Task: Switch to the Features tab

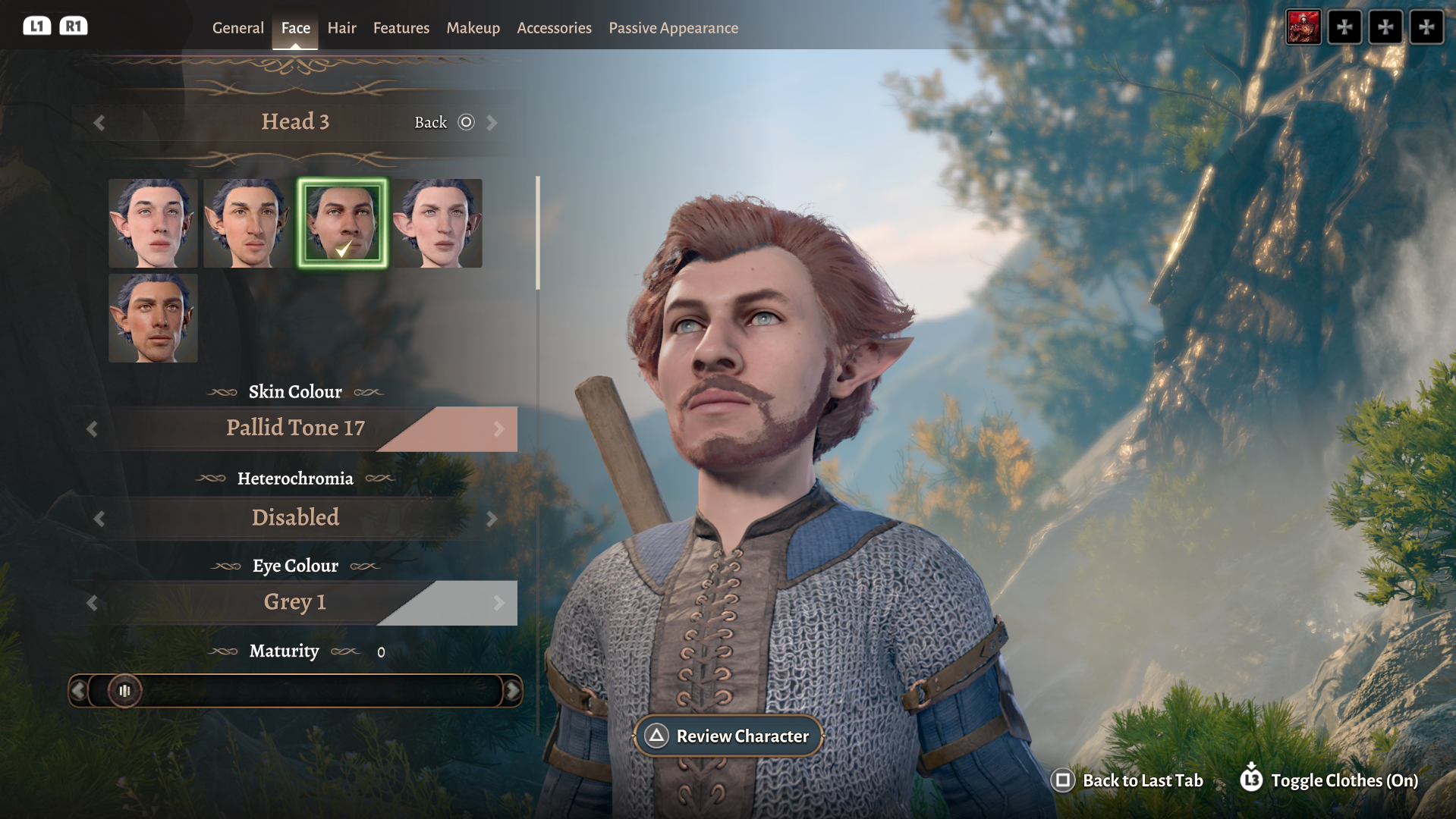Action: (x=401, y=28)
